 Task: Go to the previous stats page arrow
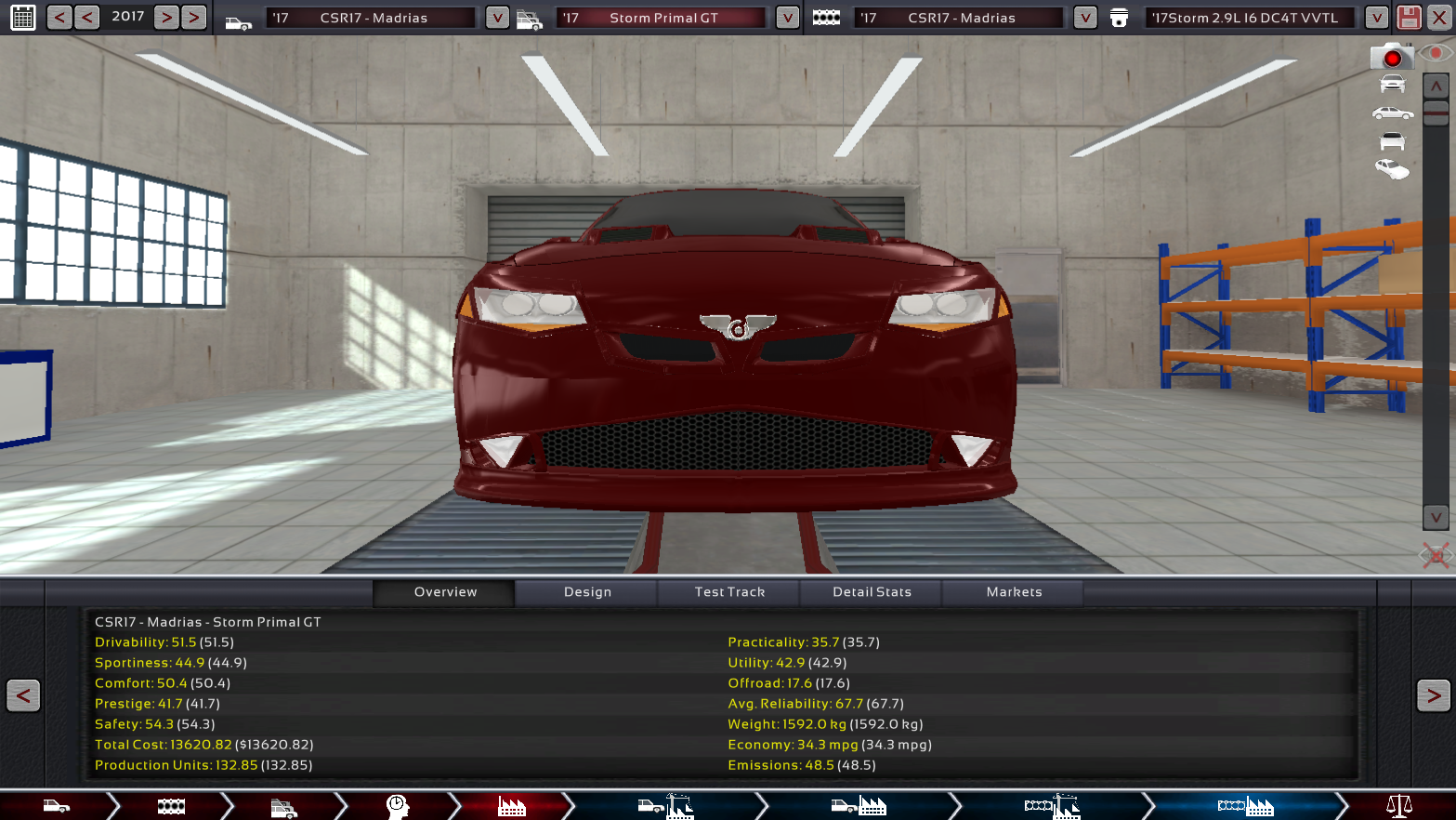pos(23,695)
